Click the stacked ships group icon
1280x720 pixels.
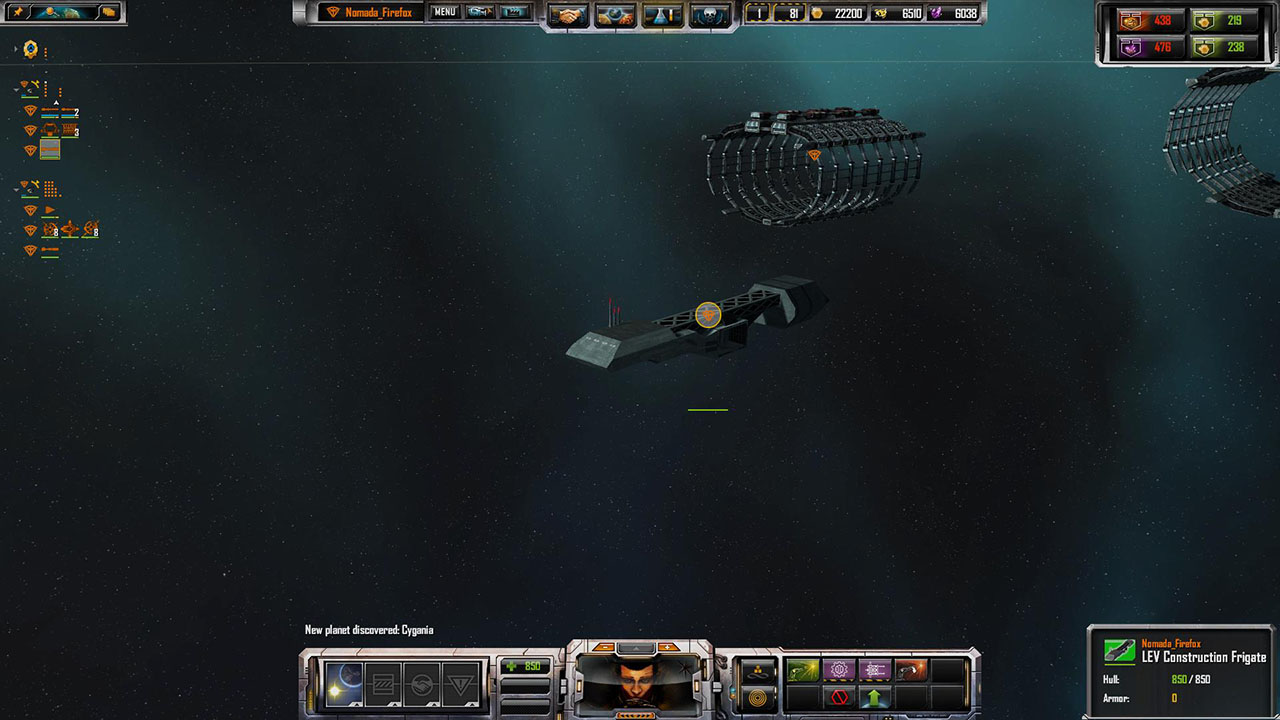tap(759, 670)
